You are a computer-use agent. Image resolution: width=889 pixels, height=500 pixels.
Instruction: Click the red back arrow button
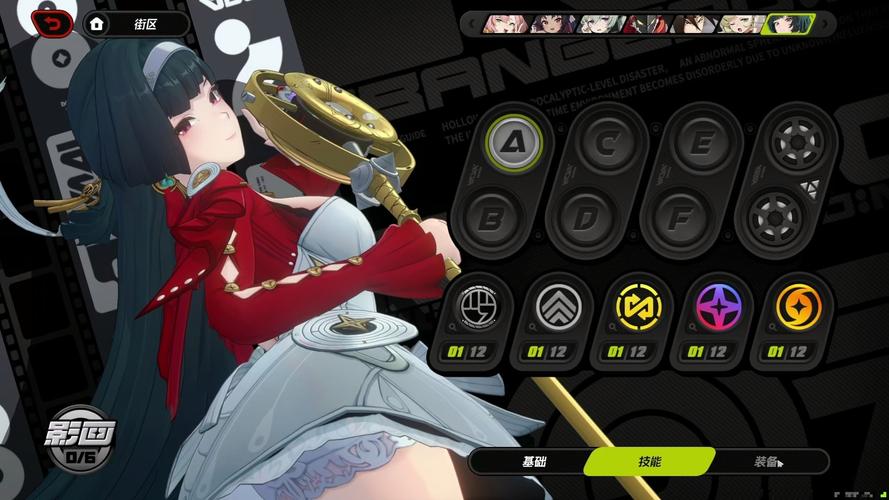(x=53, y=23)
